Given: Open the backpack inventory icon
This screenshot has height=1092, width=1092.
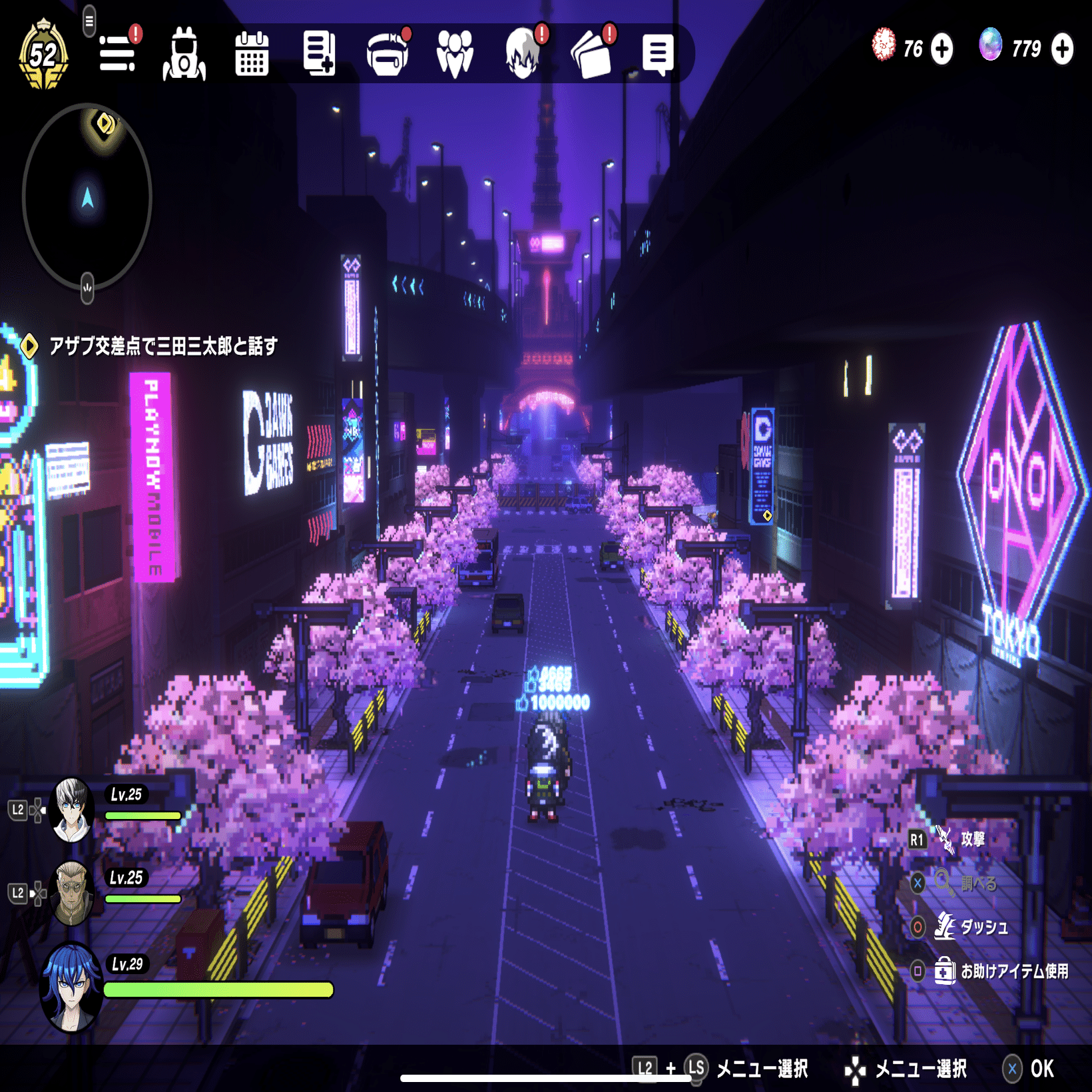Looking at the screenshot, I should pyautogui.click(x=184, y=55).
